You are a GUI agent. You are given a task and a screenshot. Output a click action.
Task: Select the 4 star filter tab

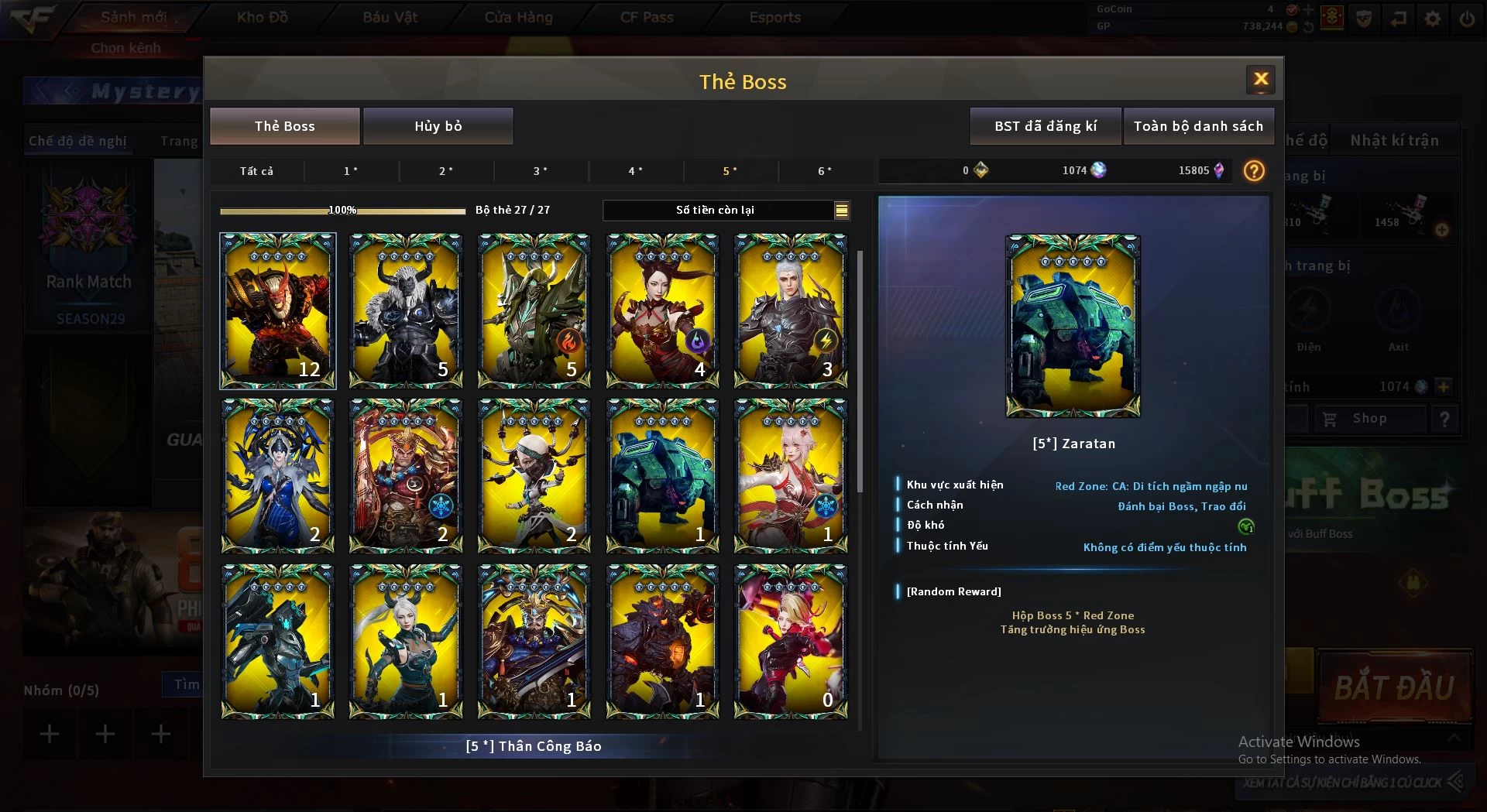coord(635,171)
